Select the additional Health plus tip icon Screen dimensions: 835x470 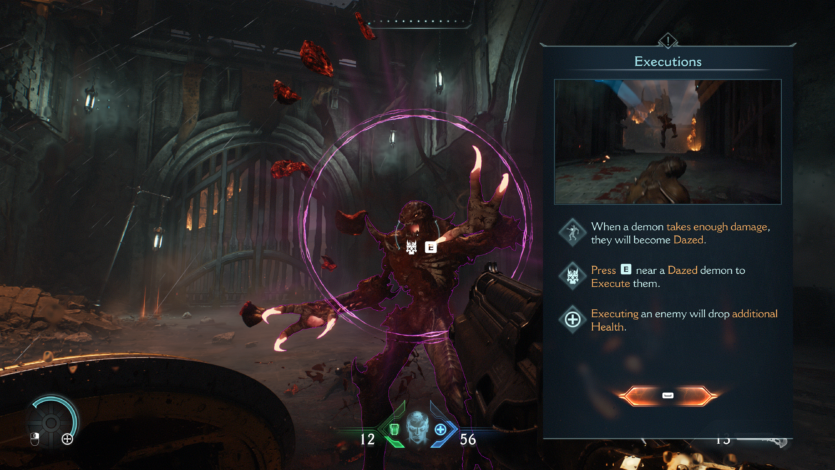573,320
